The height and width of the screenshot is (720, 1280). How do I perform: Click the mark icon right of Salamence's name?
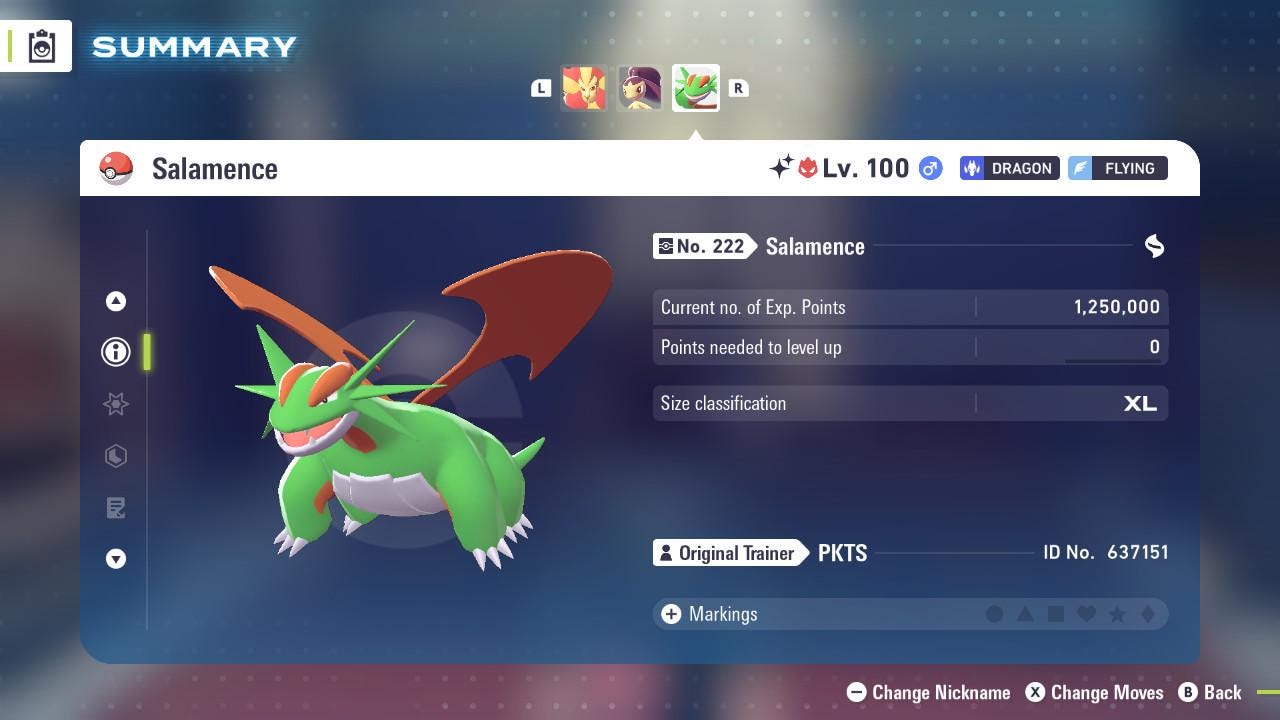point(1154,246)
